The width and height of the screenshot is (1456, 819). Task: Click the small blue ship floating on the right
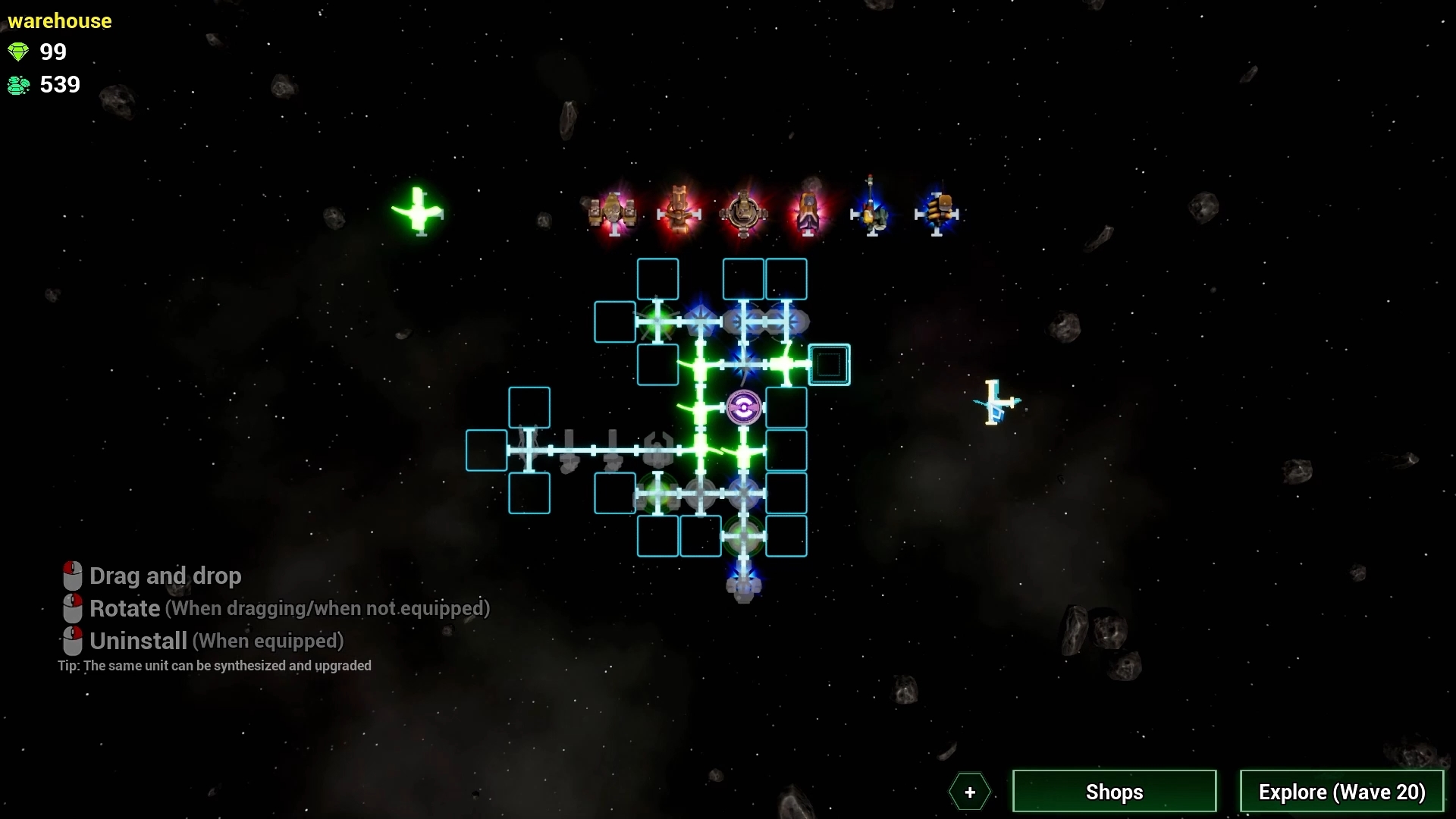click(x=997, y=403)
